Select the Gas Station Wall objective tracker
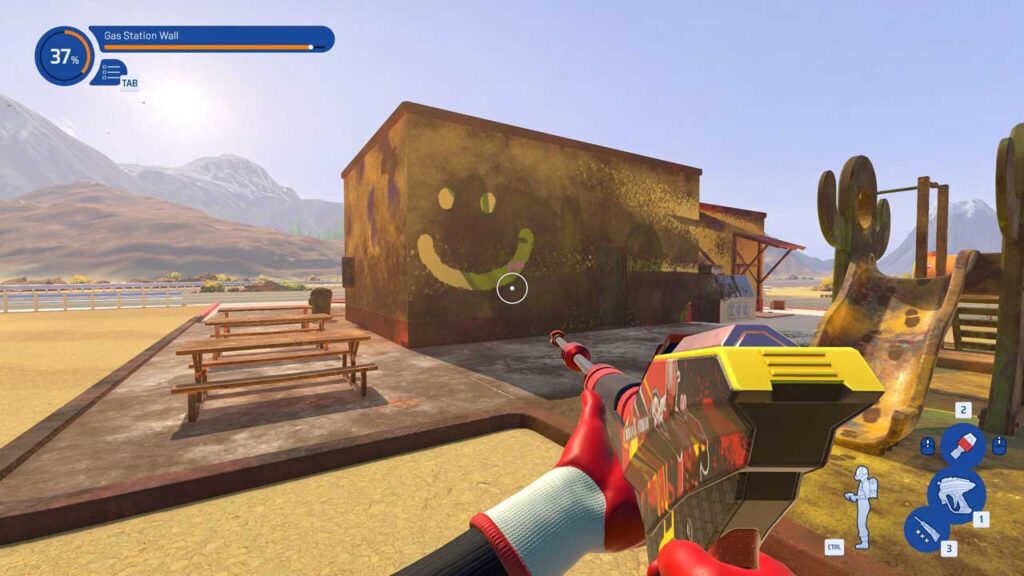The height and width of the screenshot is (576, 1024). point(211,39)
